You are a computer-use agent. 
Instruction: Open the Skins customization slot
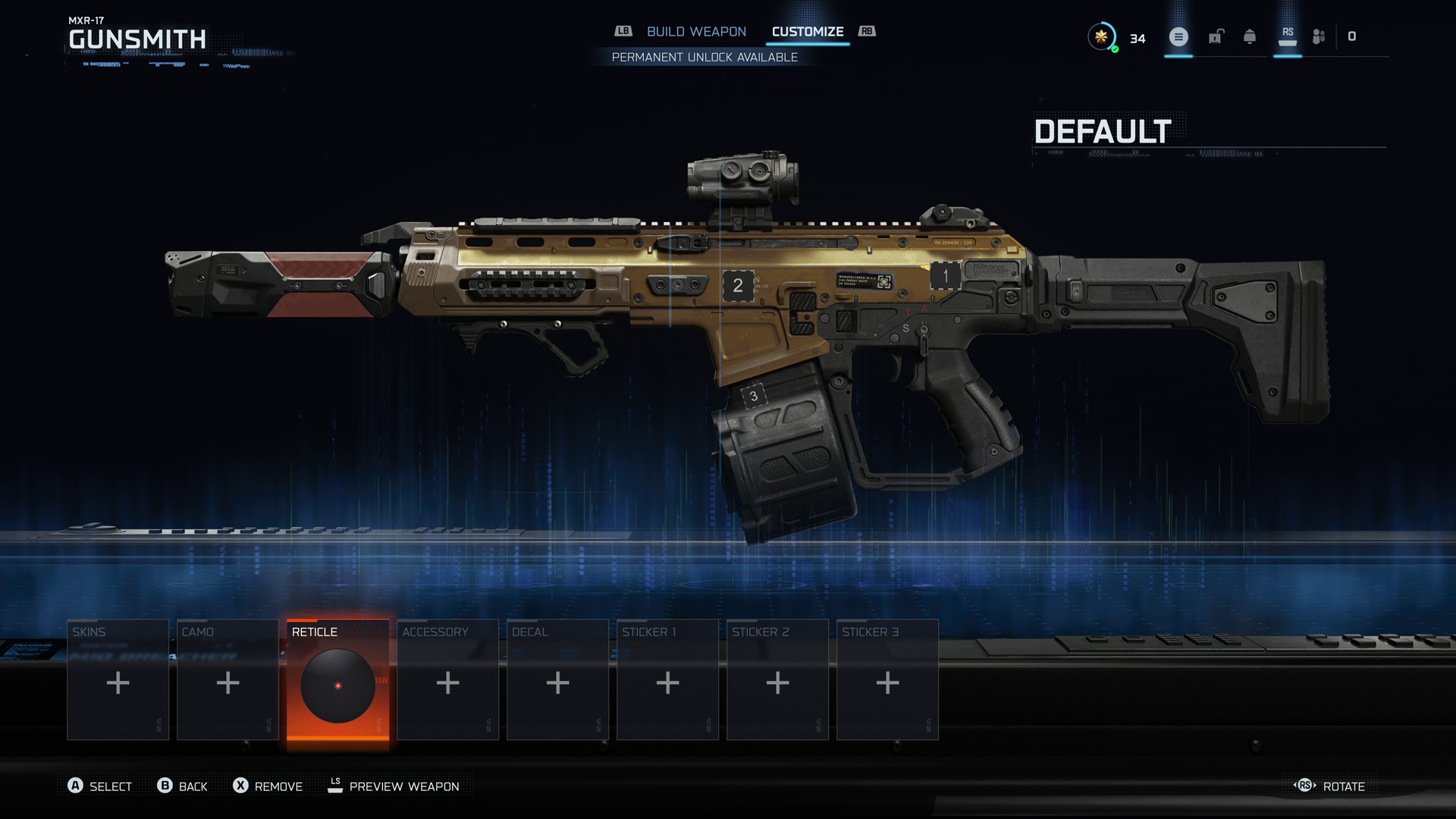[118, 679]
